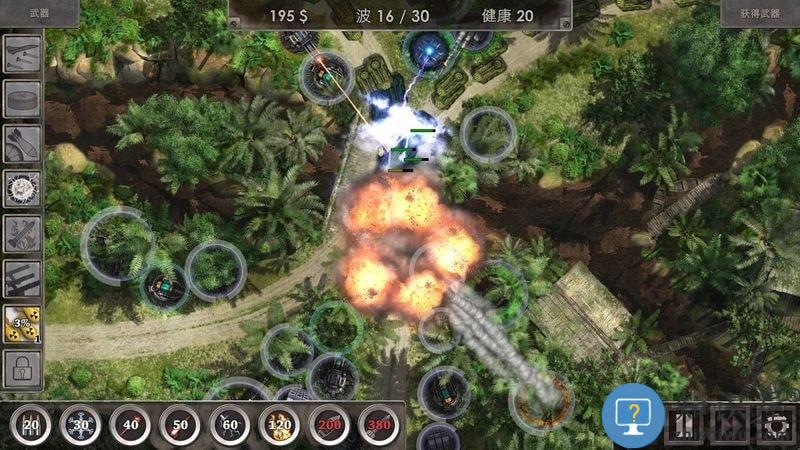The width and height of the screenshot is (800, 450).
Task: Open the blue monitor help overlay
Action: [x=633, y=414]
